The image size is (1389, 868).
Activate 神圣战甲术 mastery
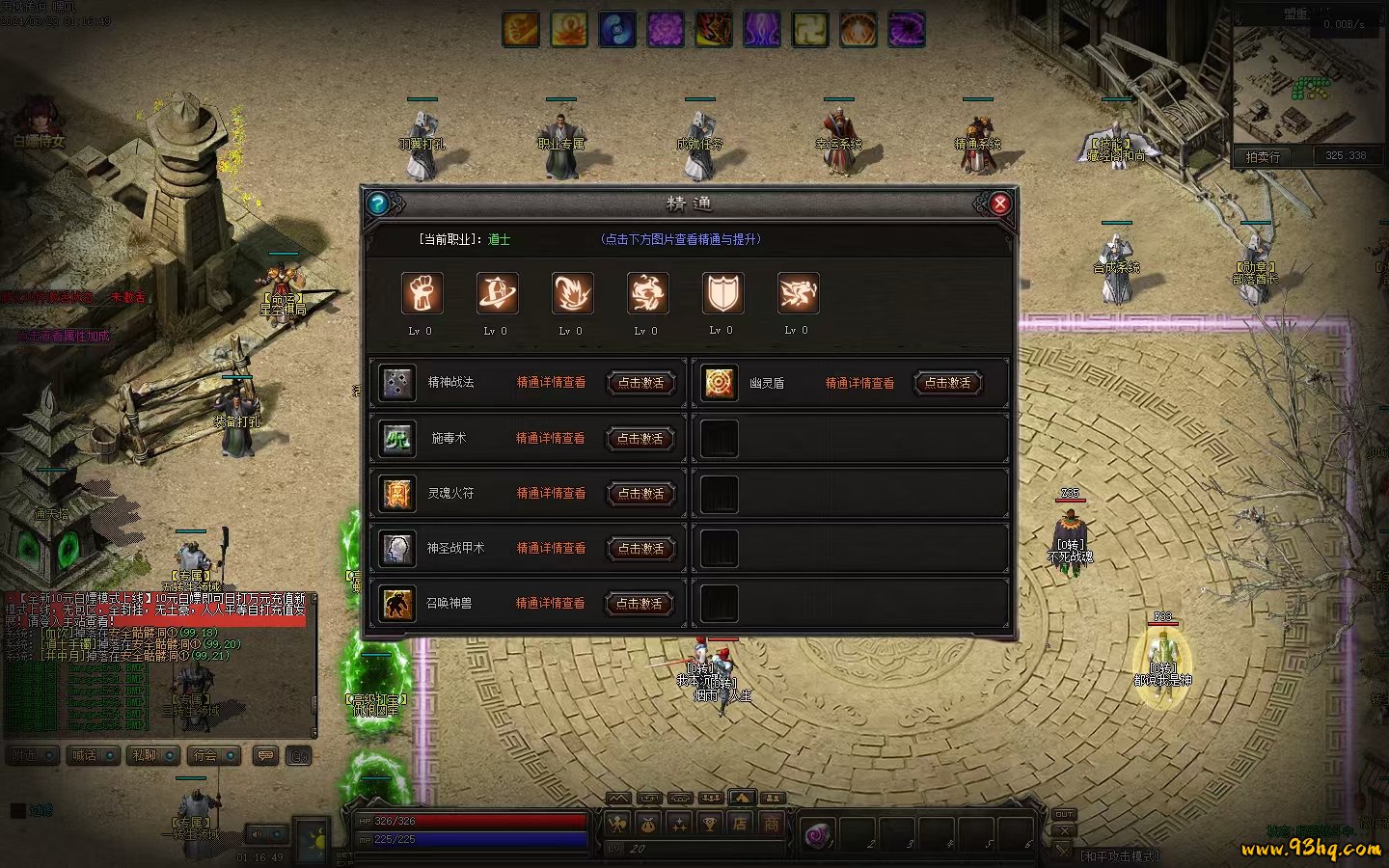[x=640, y=549]
